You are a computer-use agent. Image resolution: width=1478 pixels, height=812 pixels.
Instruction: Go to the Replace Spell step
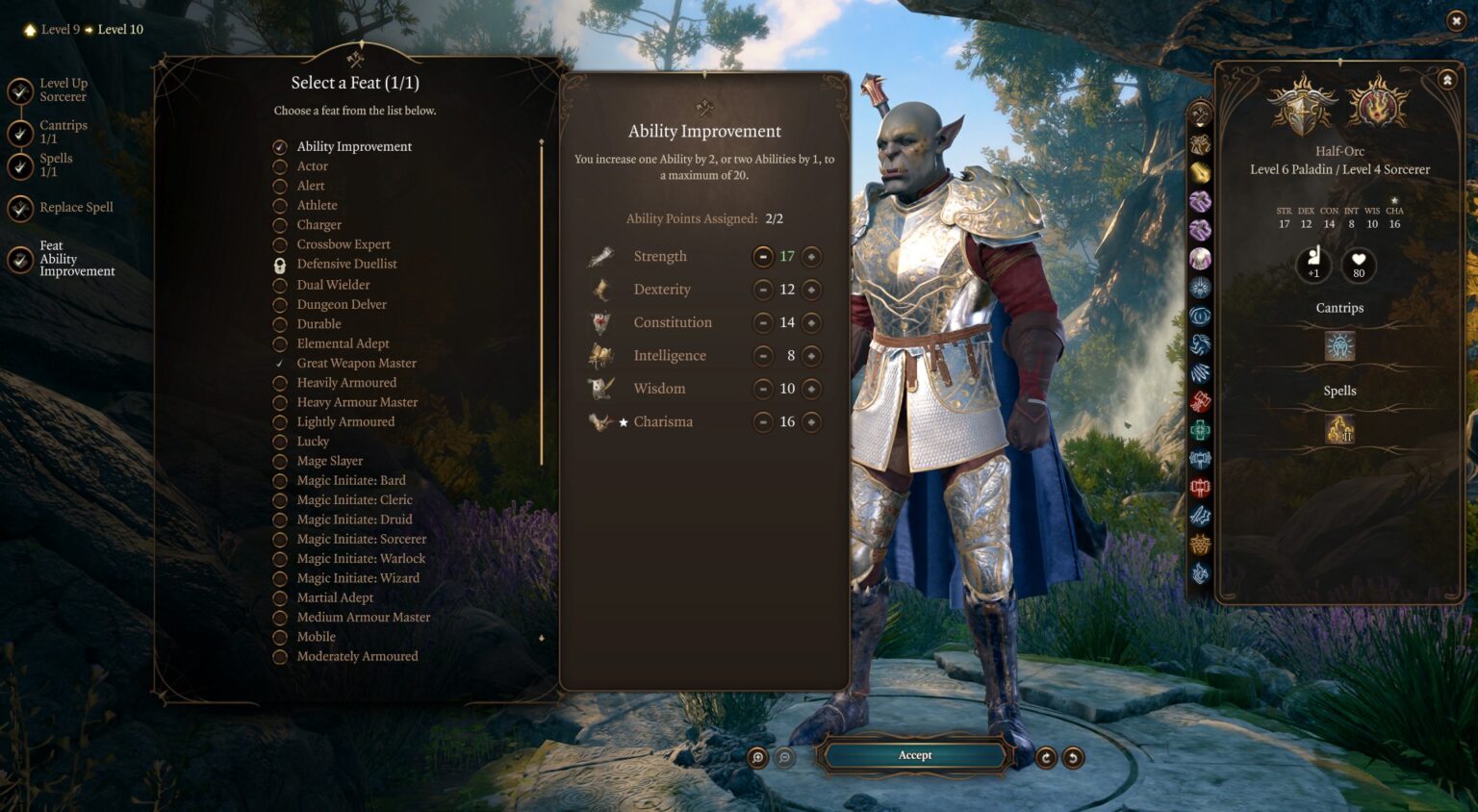coord(76,207)
